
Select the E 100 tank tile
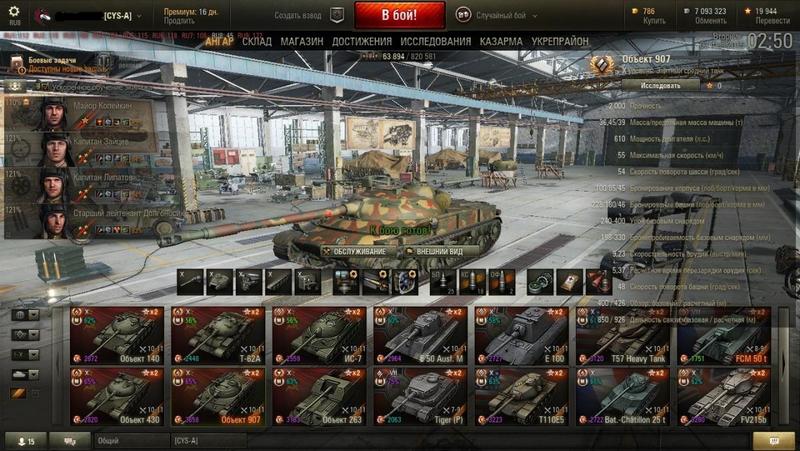pyautogui.click(x=521, y=336)
